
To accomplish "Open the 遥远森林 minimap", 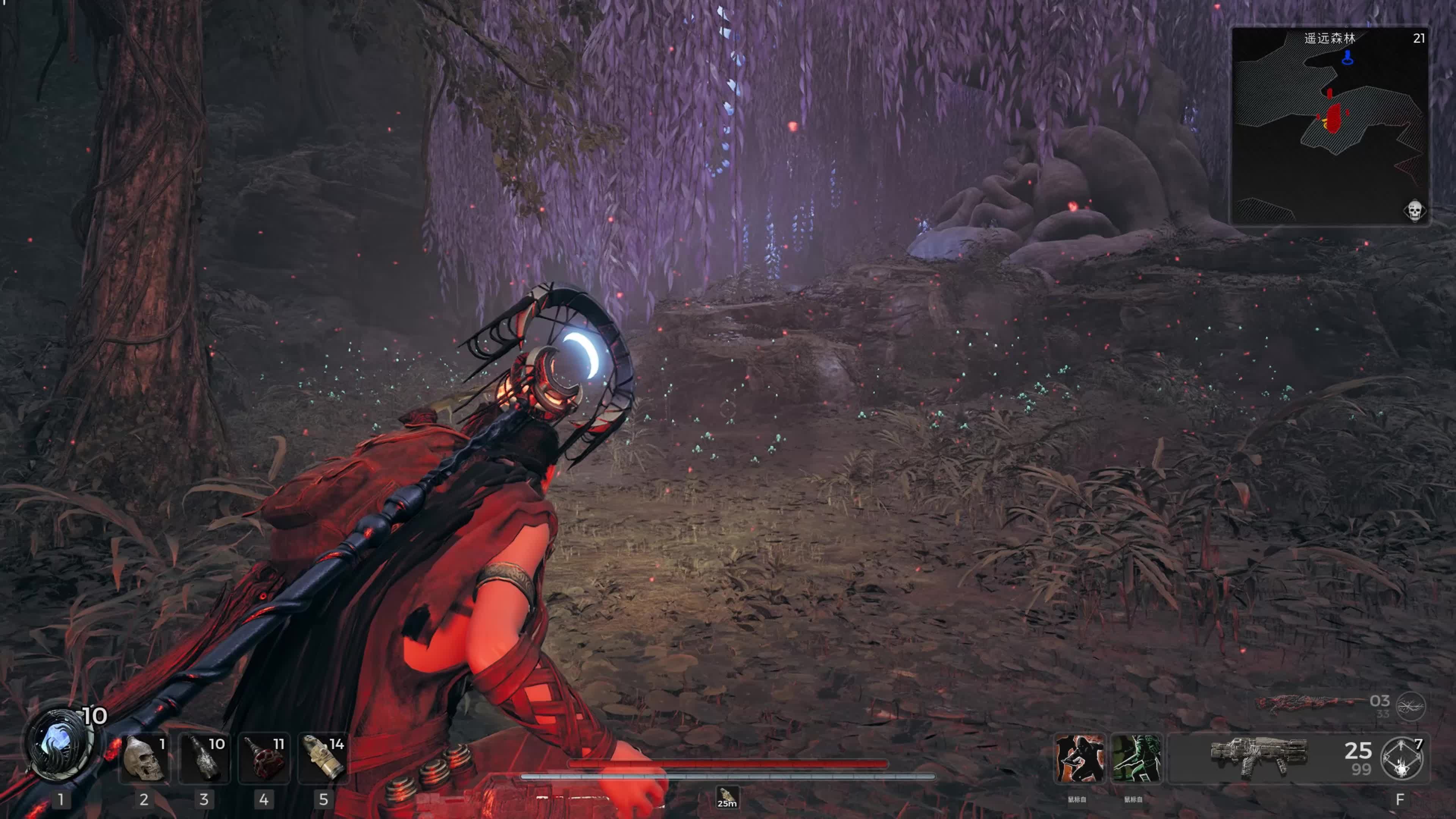I will pos(1330,126).
